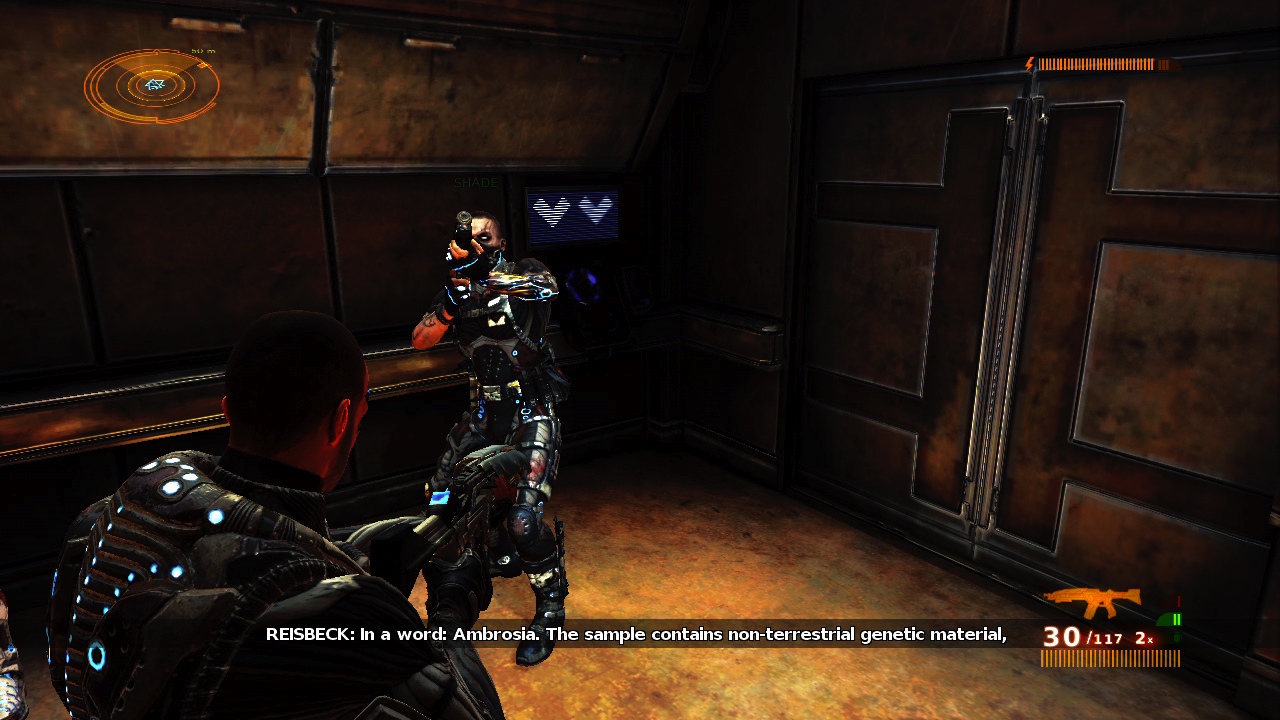Image resolution: width=1280 pixels, height=720 pixels.
Task: Toggle the green pips inside the grenade arc
Action: point(1177,619)
